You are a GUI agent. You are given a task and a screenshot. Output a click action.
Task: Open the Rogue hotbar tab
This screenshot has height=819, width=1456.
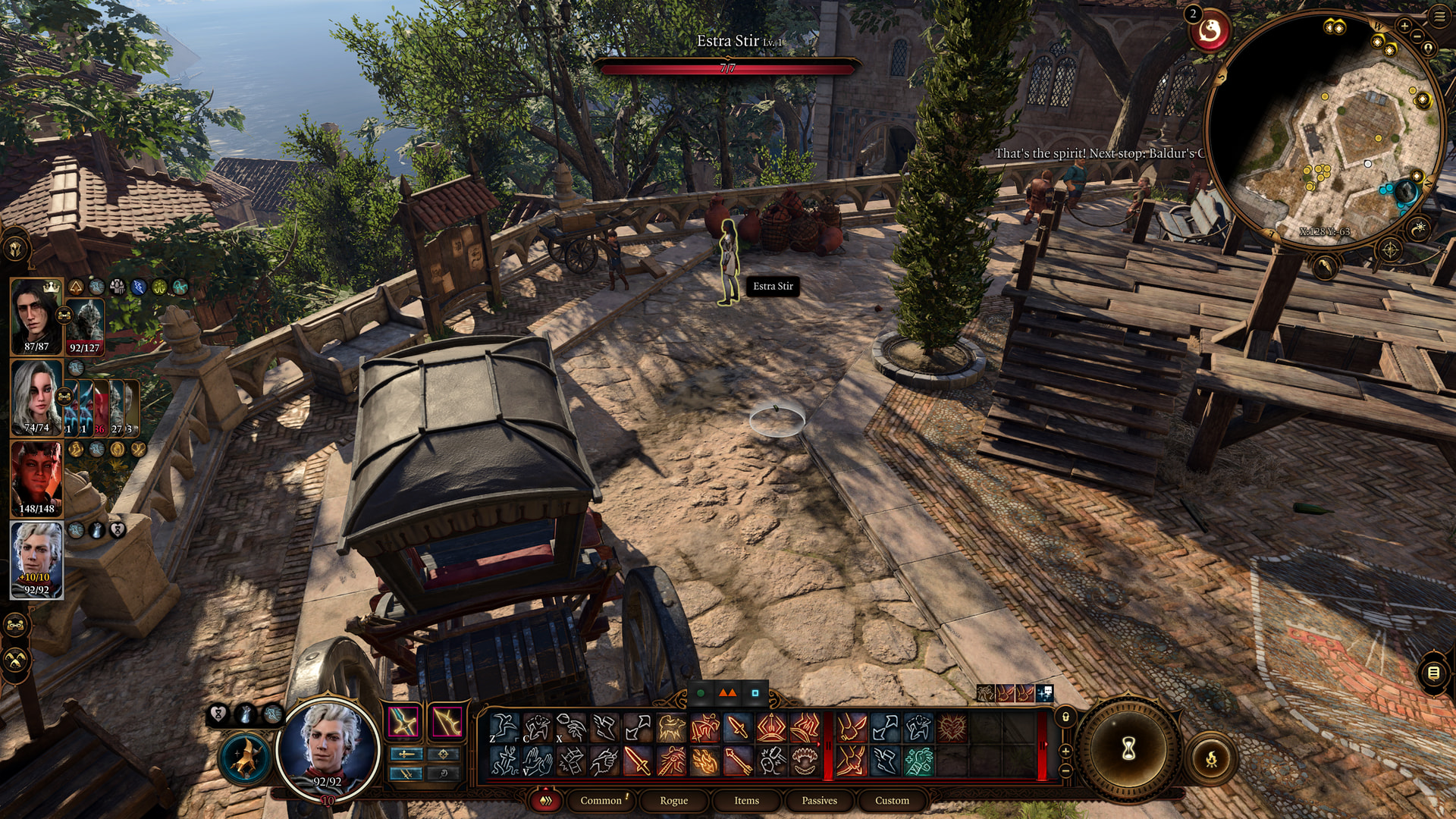click(x=673, y=800)
